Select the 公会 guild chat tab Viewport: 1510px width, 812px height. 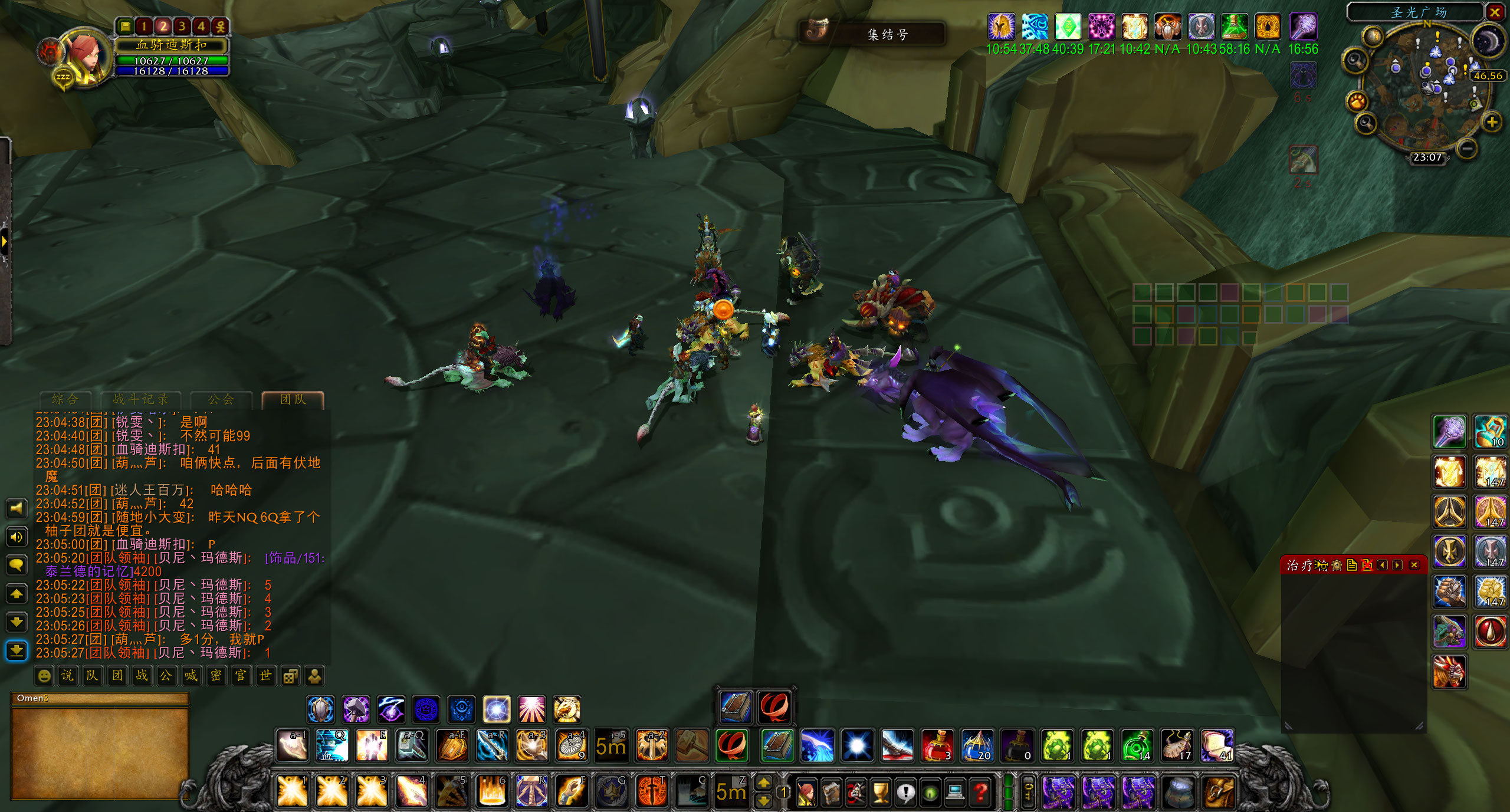tap(222, 399)
